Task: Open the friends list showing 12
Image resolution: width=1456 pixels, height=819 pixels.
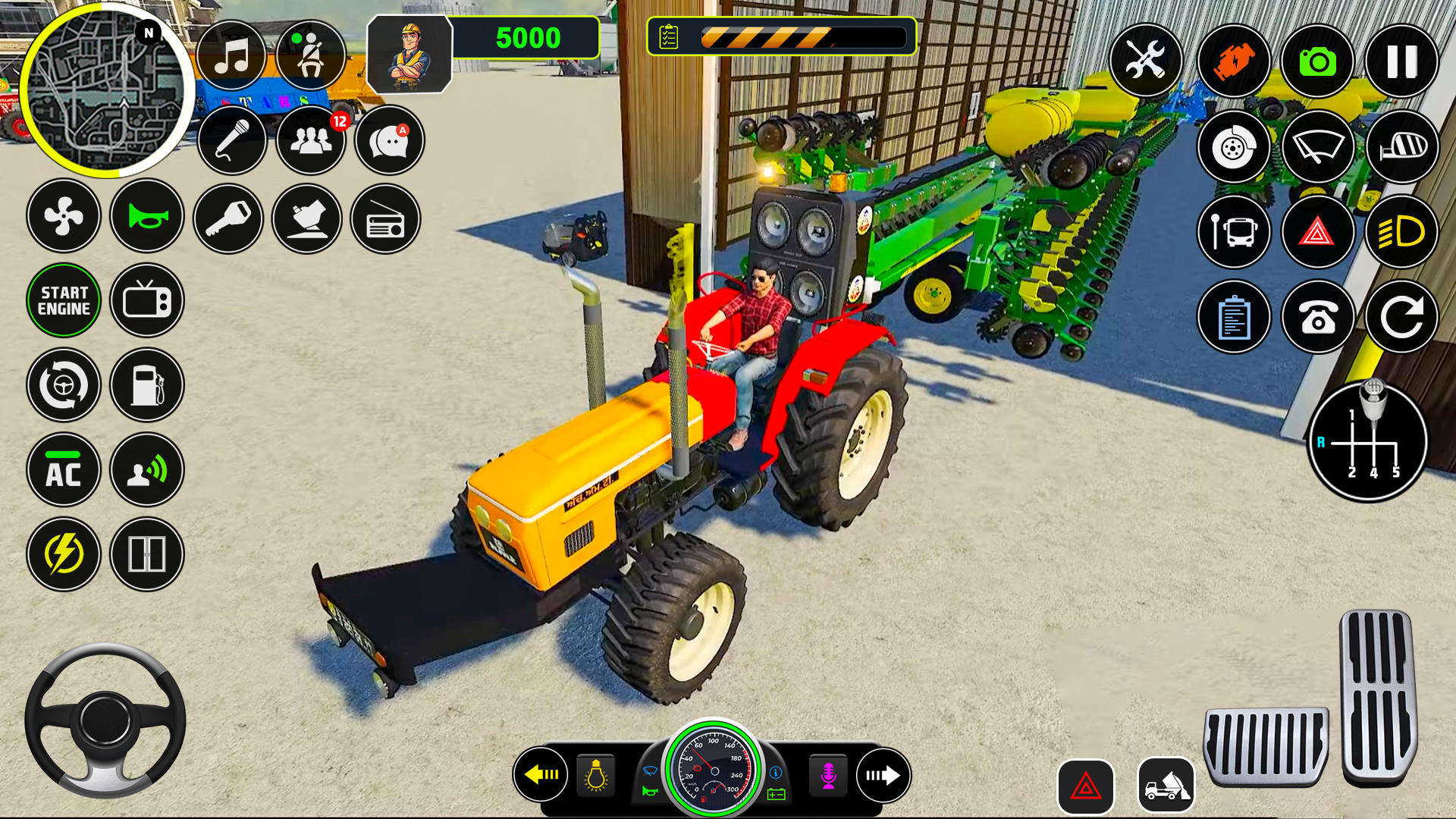Action: coord(310,141)
